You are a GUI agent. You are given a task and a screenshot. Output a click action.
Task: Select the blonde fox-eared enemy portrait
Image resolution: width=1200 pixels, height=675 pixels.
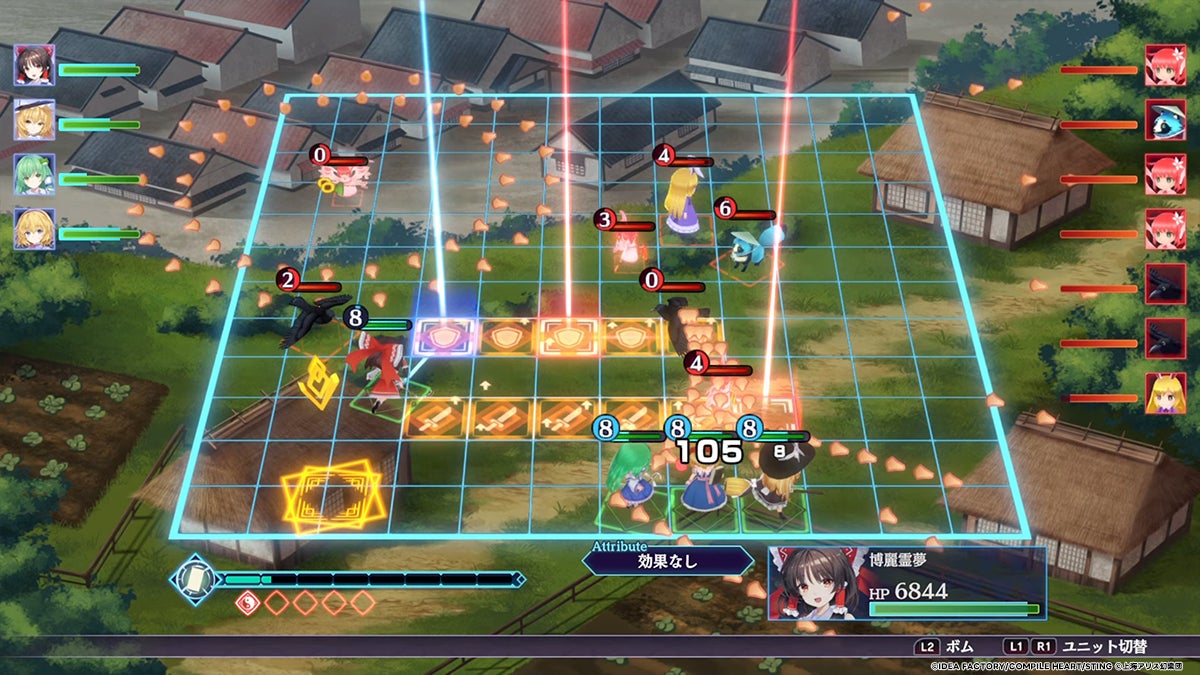pyautogui.click(x=1164, y=393)
